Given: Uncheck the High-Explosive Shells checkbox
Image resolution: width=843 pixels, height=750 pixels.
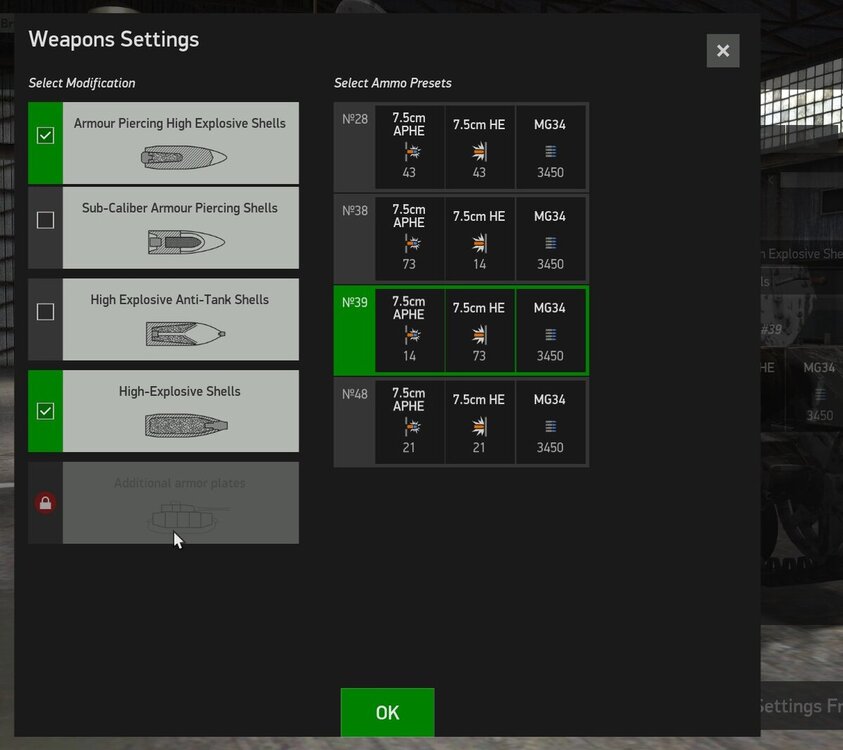Looking at the screenshot, I should point(45,411).
